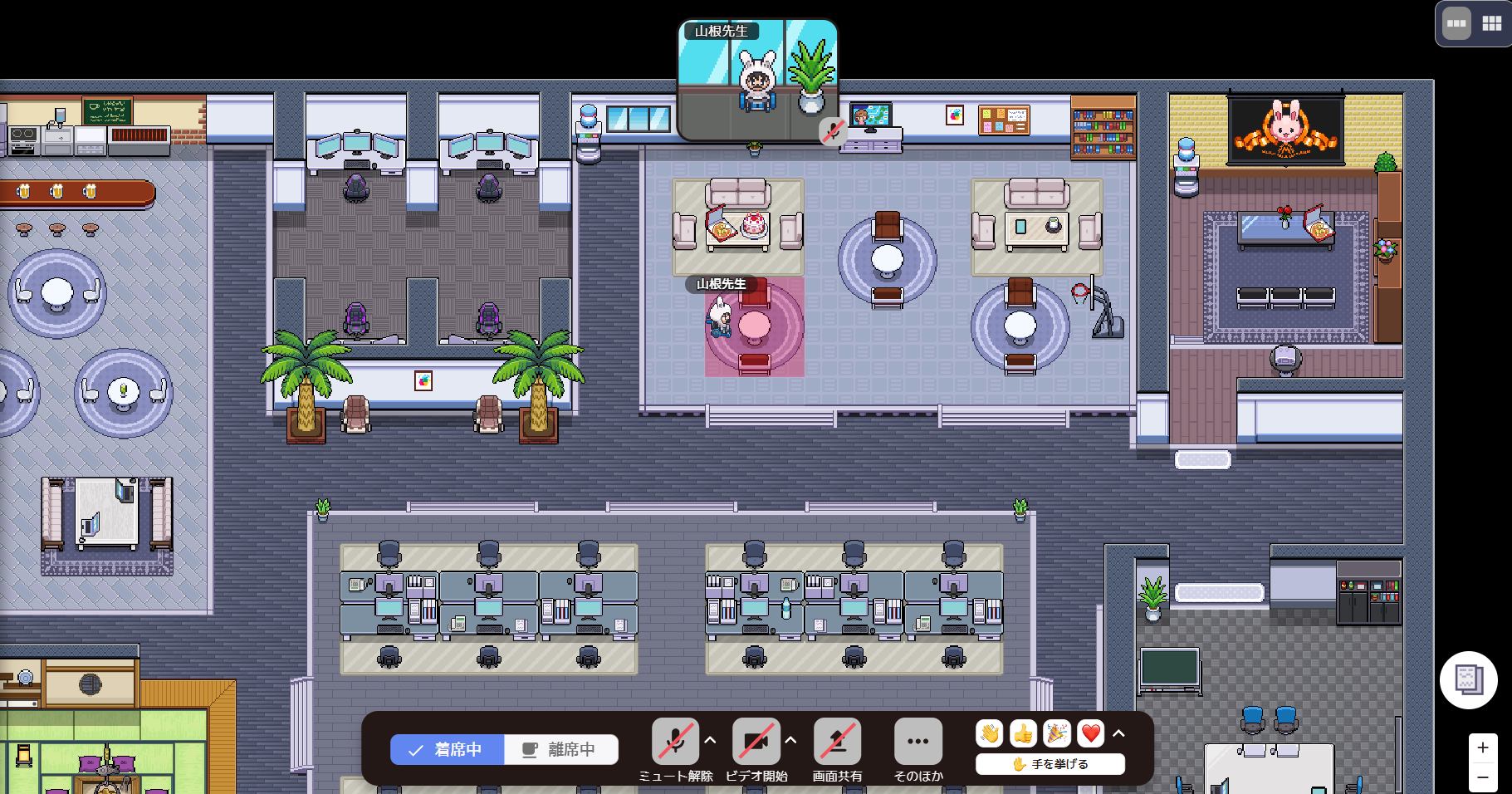Open the microphone options arrow
This screenshot has width=1512, height=794.
(711, 740)
